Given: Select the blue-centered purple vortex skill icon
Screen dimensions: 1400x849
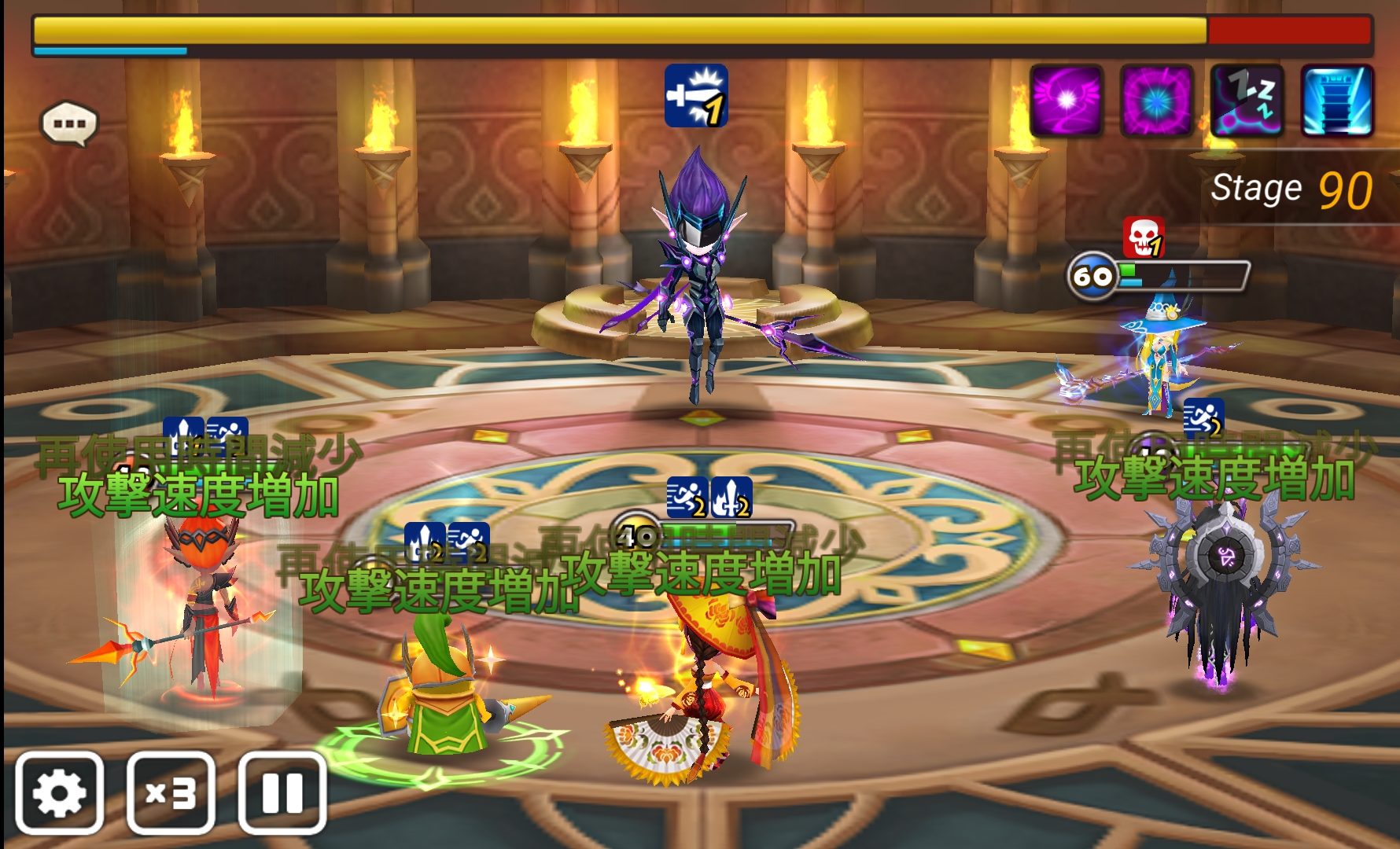Looking at the screenshot, I should (x=1156, y=101).
